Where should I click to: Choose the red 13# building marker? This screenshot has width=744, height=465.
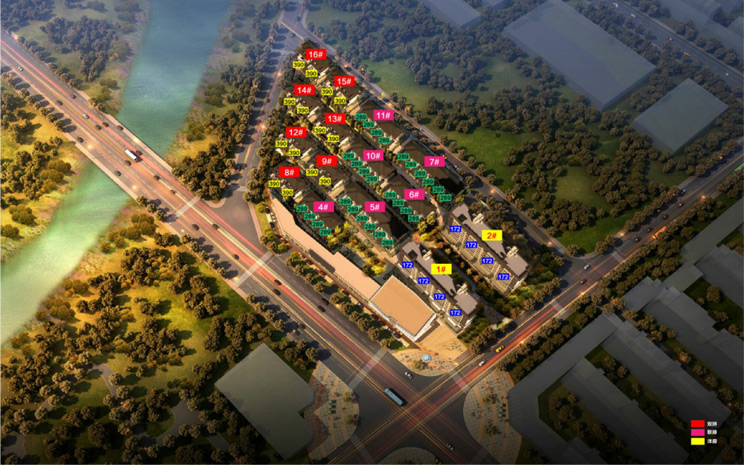pyautogui.click(x=334, y=118)
